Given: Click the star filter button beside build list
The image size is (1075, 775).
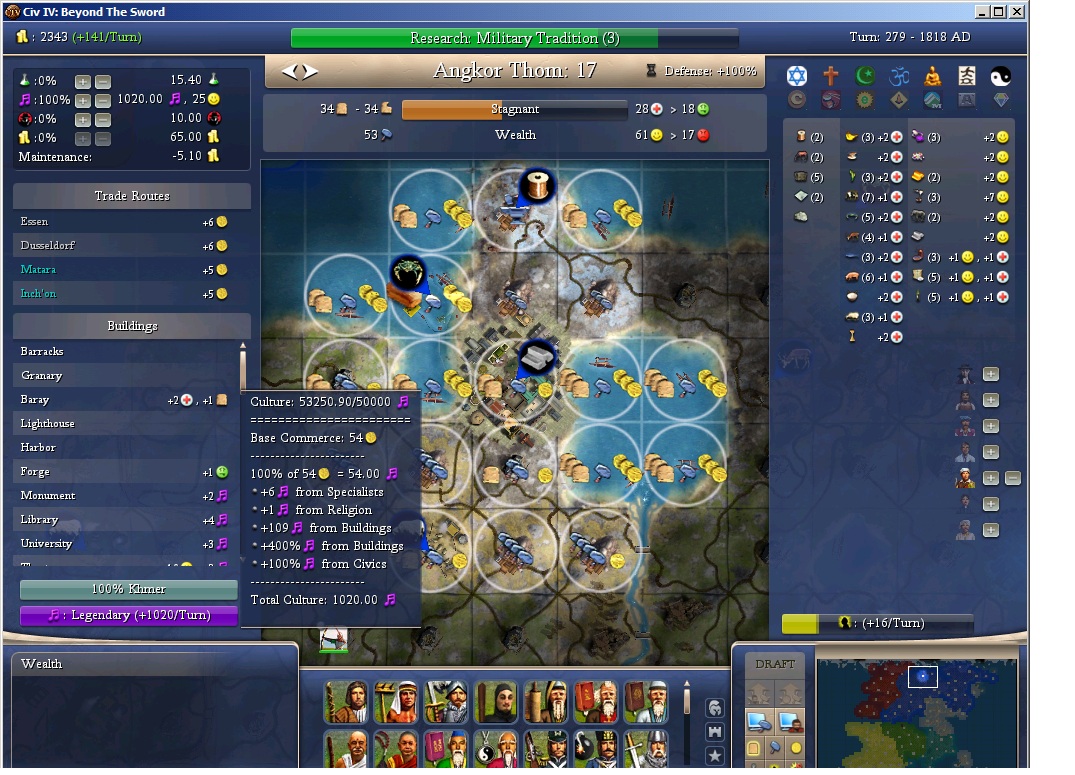Looking at the screenshot, I should (x=715, y=755).
